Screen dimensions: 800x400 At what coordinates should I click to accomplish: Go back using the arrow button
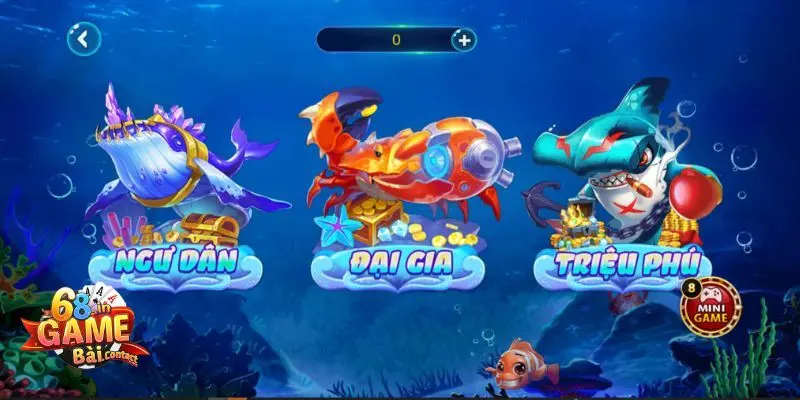pyautogui.click(x=84, y=39)
